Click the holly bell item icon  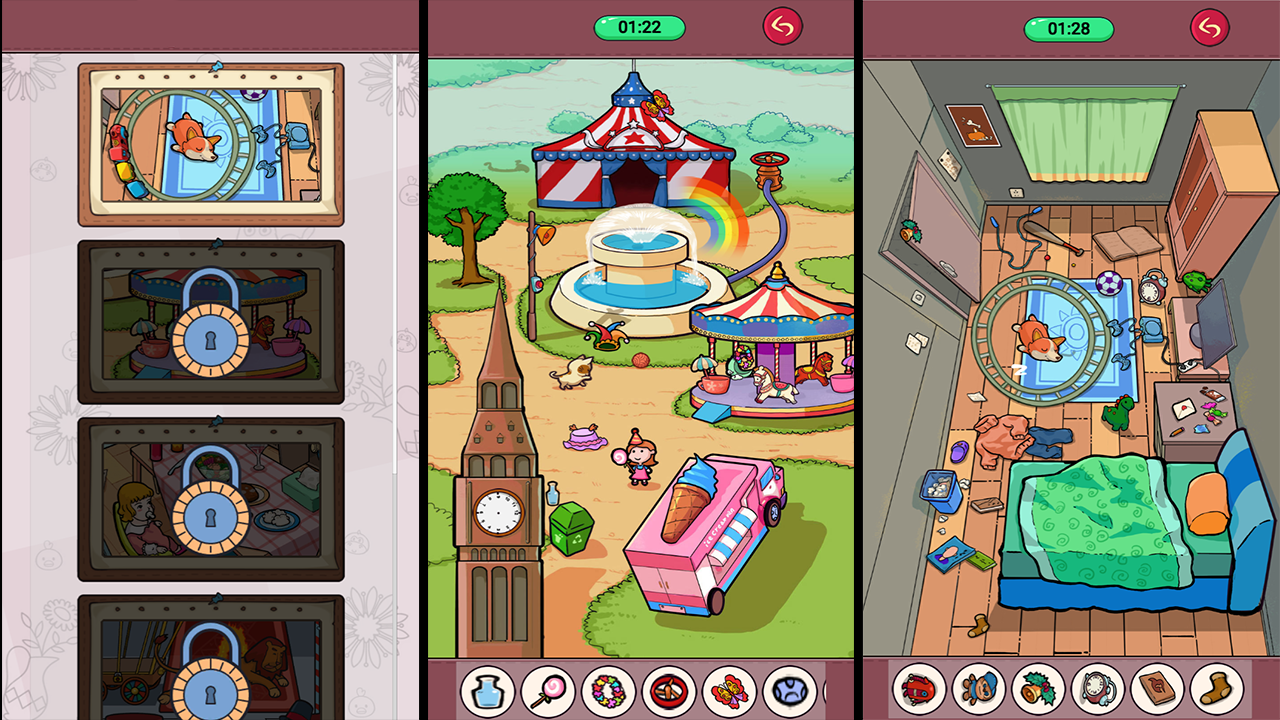tap(1037, 690)
